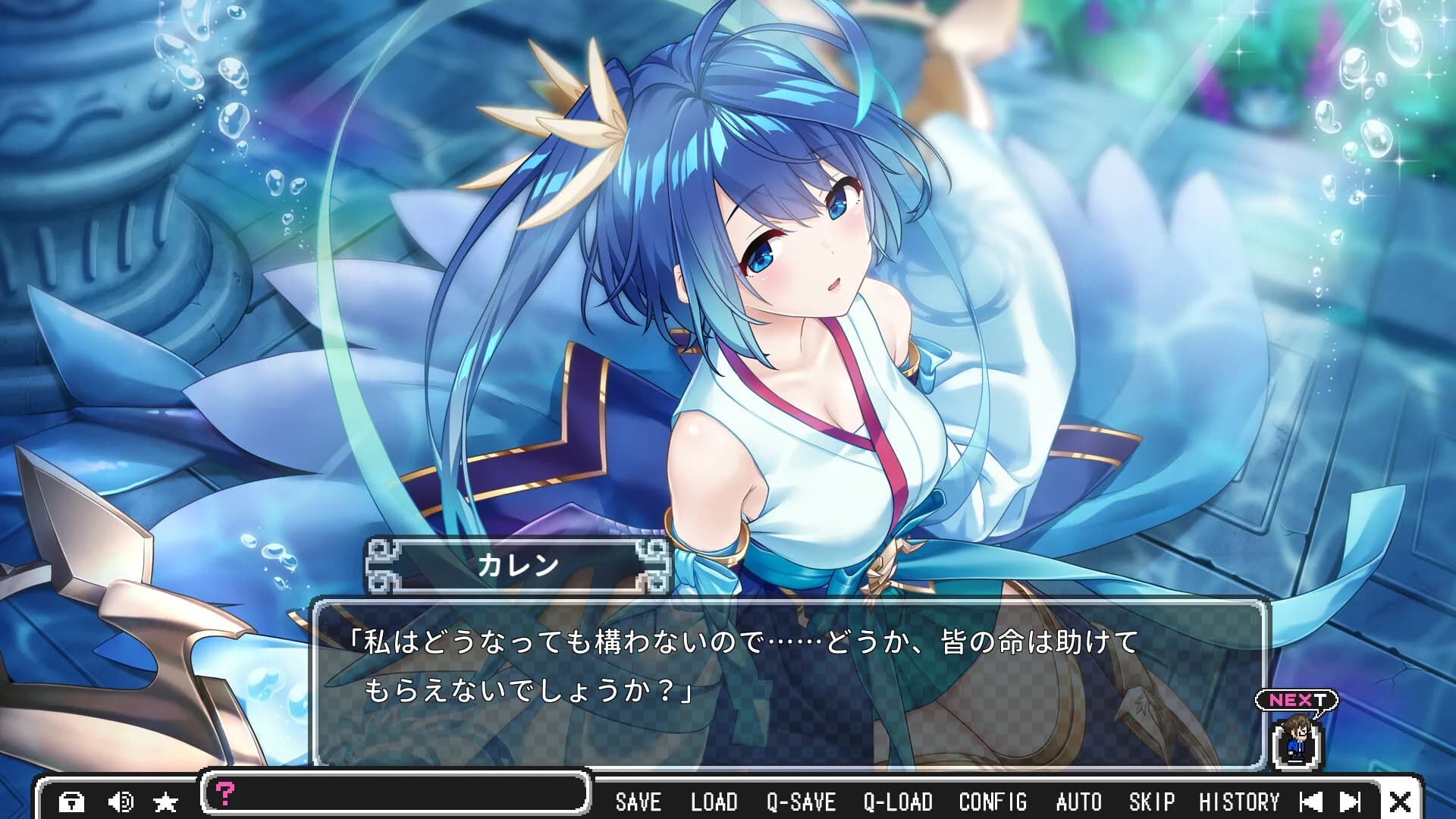Open the SAVE menu
Image resolution: width=1456 pixels, height=819 pixels.
[638, 802]
